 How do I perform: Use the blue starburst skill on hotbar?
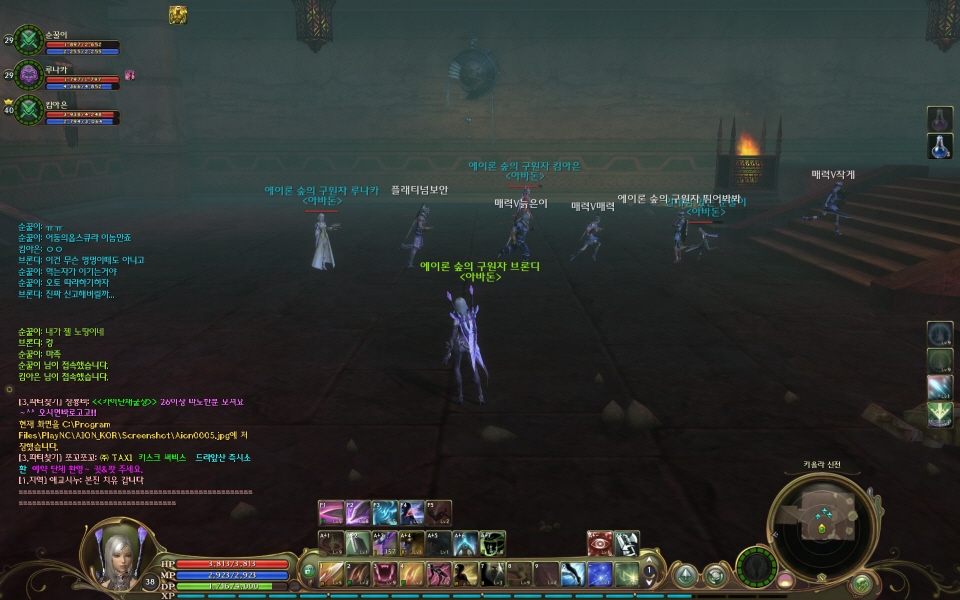coord(599,574)
